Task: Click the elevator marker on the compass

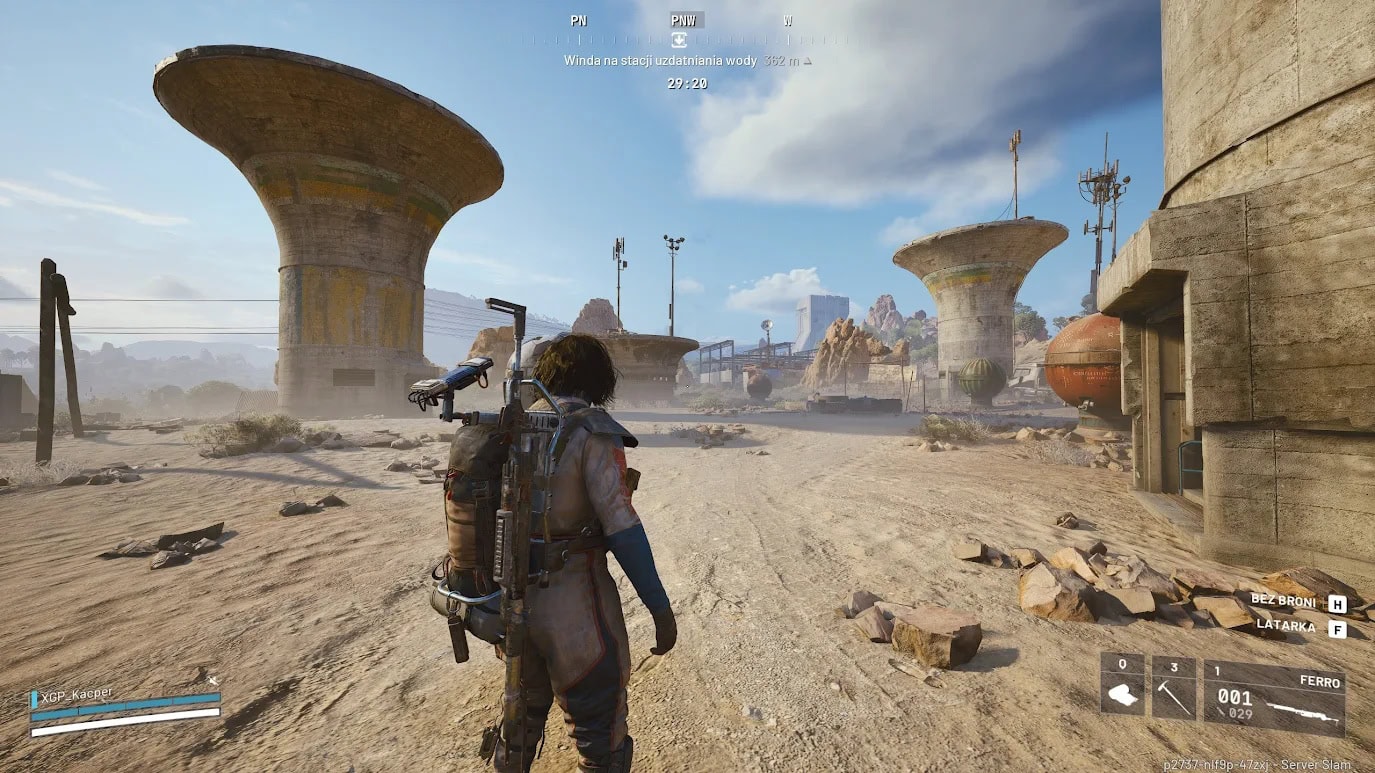Action: [679, 40]
